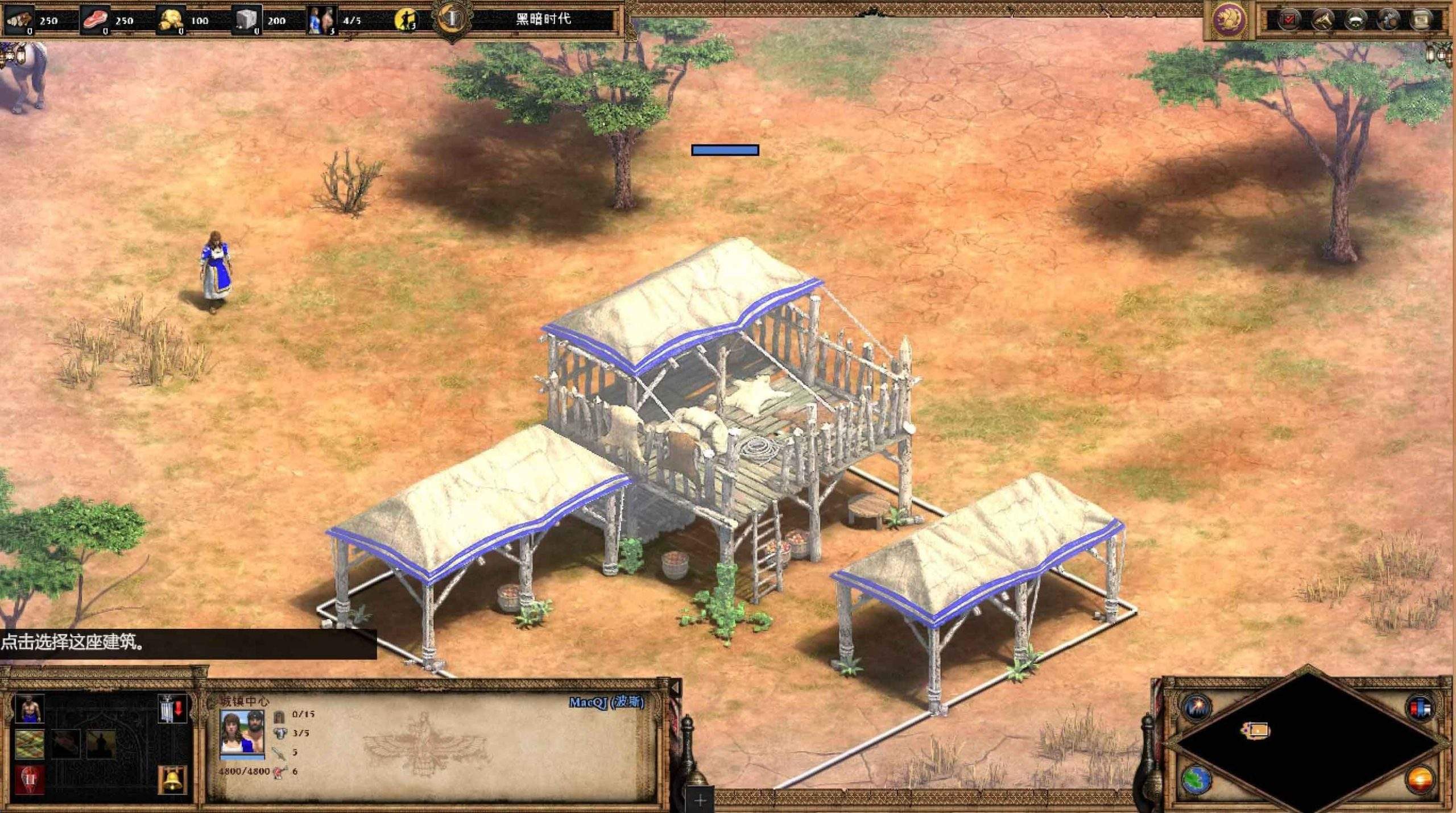The height and width of the screenshot is (813, 1456).
Task: Open the diplomacy helmet button
Action: (1356, 20)
